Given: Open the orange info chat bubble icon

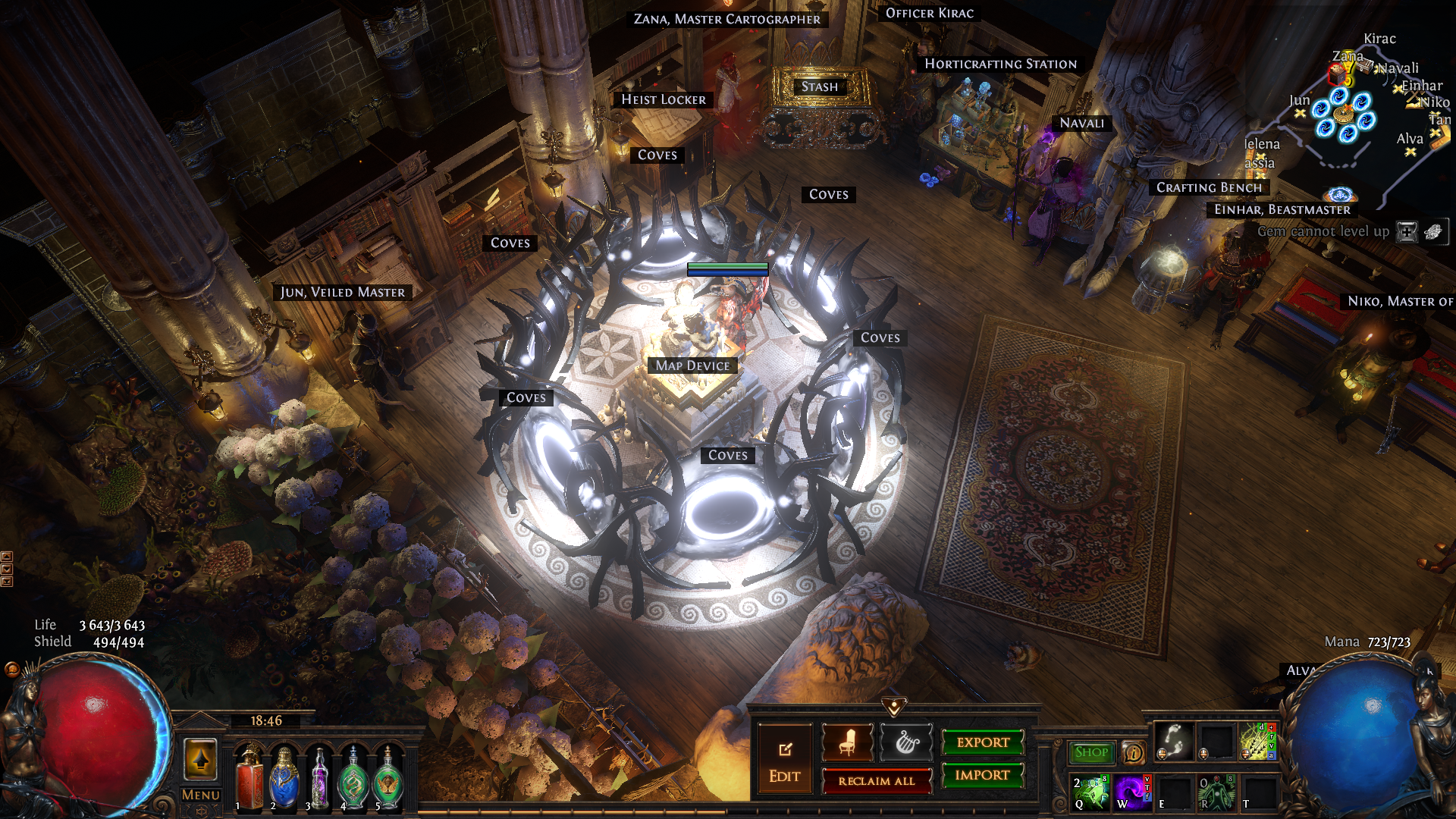Looking at the screenshot, I should coord(1134,752).
